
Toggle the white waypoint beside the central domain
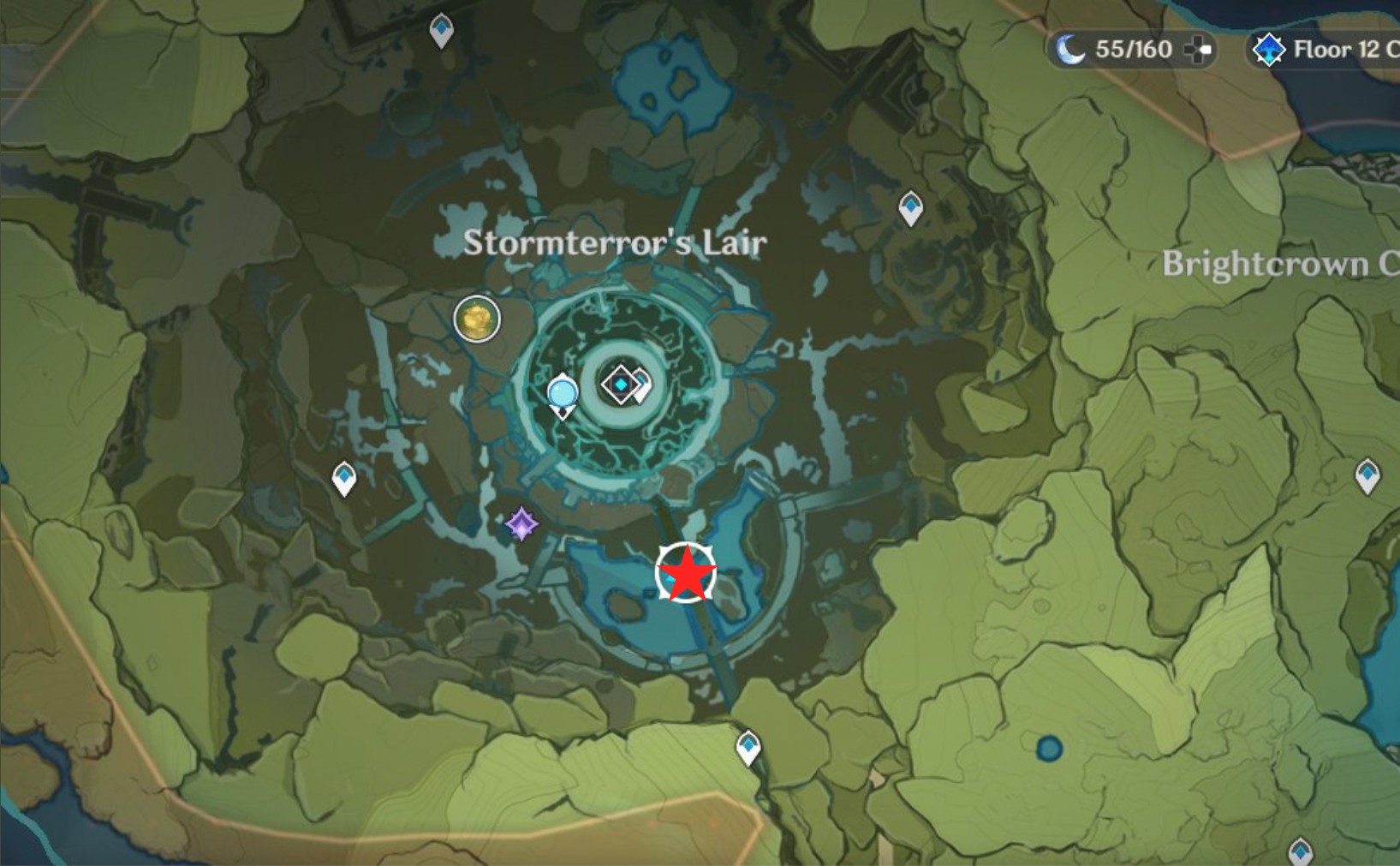pyautogui.click(x=641, y=385)
